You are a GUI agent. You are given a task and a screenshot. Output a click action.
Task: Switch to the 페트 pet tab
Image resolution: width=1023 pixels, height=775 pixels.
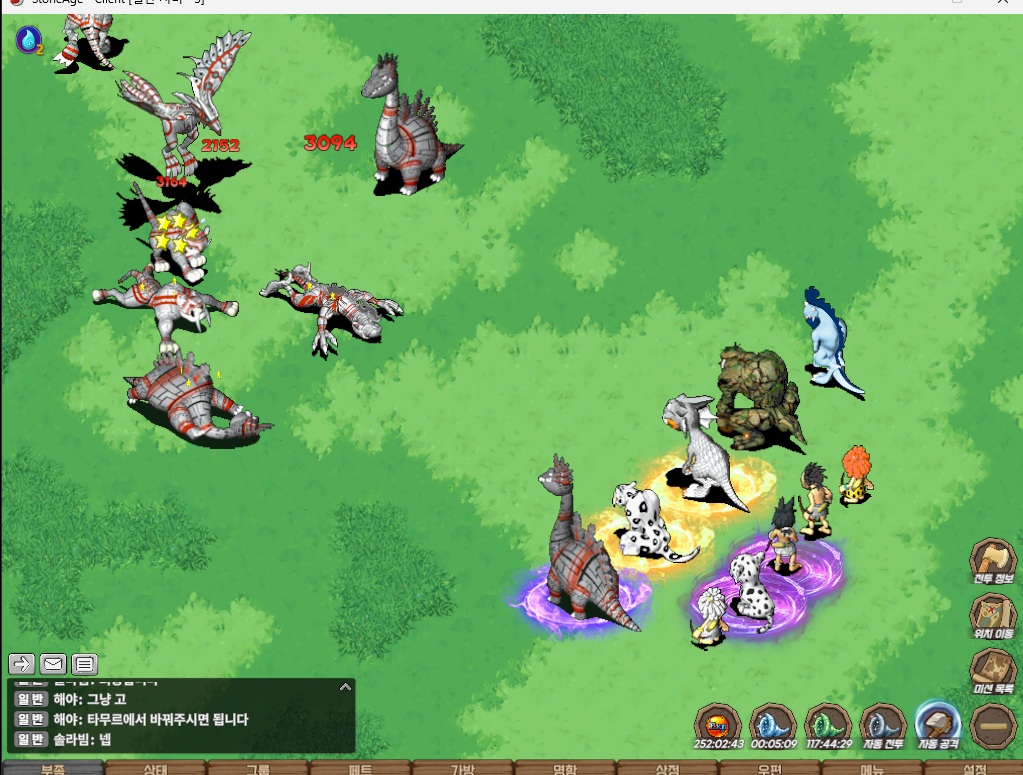pyautogui.click(x=360, y=768)
